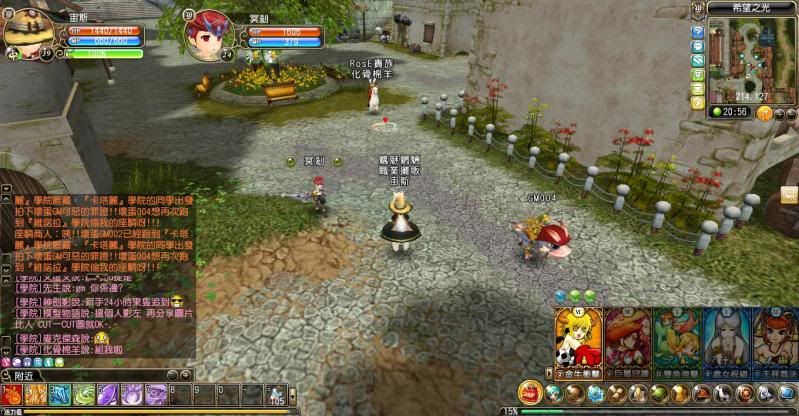Activate the red flame skill in slot 1
Image resolution: width=799 pixels, height=416 pixels.
click(x=12, y=394)
